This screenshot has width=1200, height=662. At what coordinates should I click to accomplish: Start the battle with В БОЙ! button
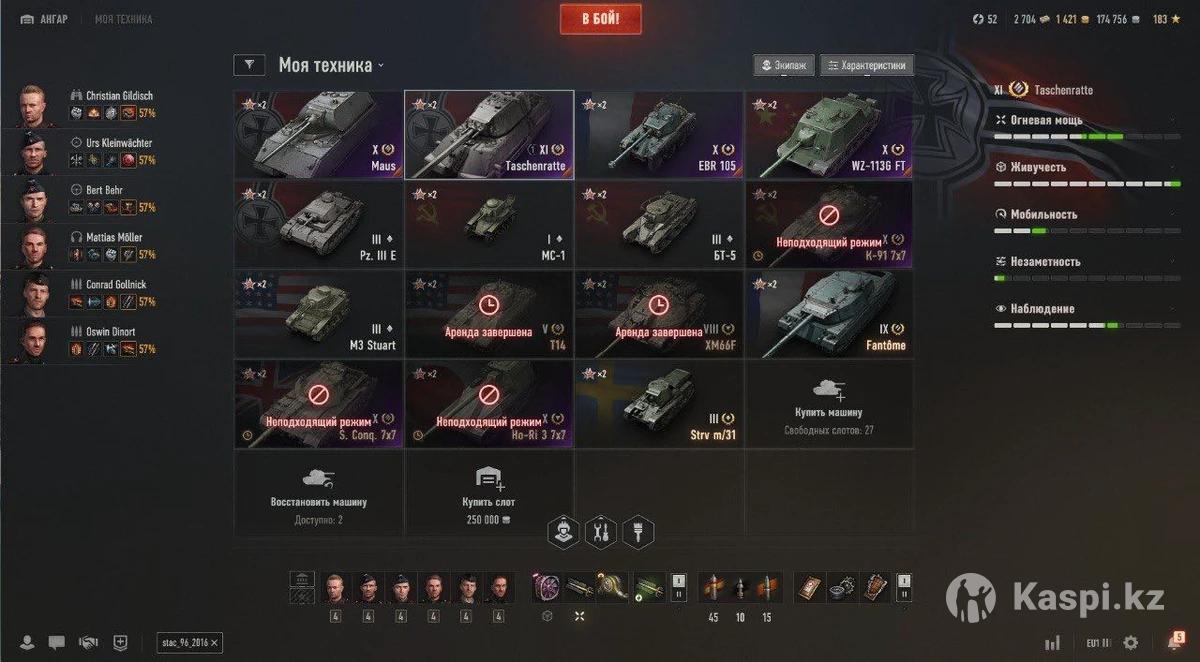600,19
